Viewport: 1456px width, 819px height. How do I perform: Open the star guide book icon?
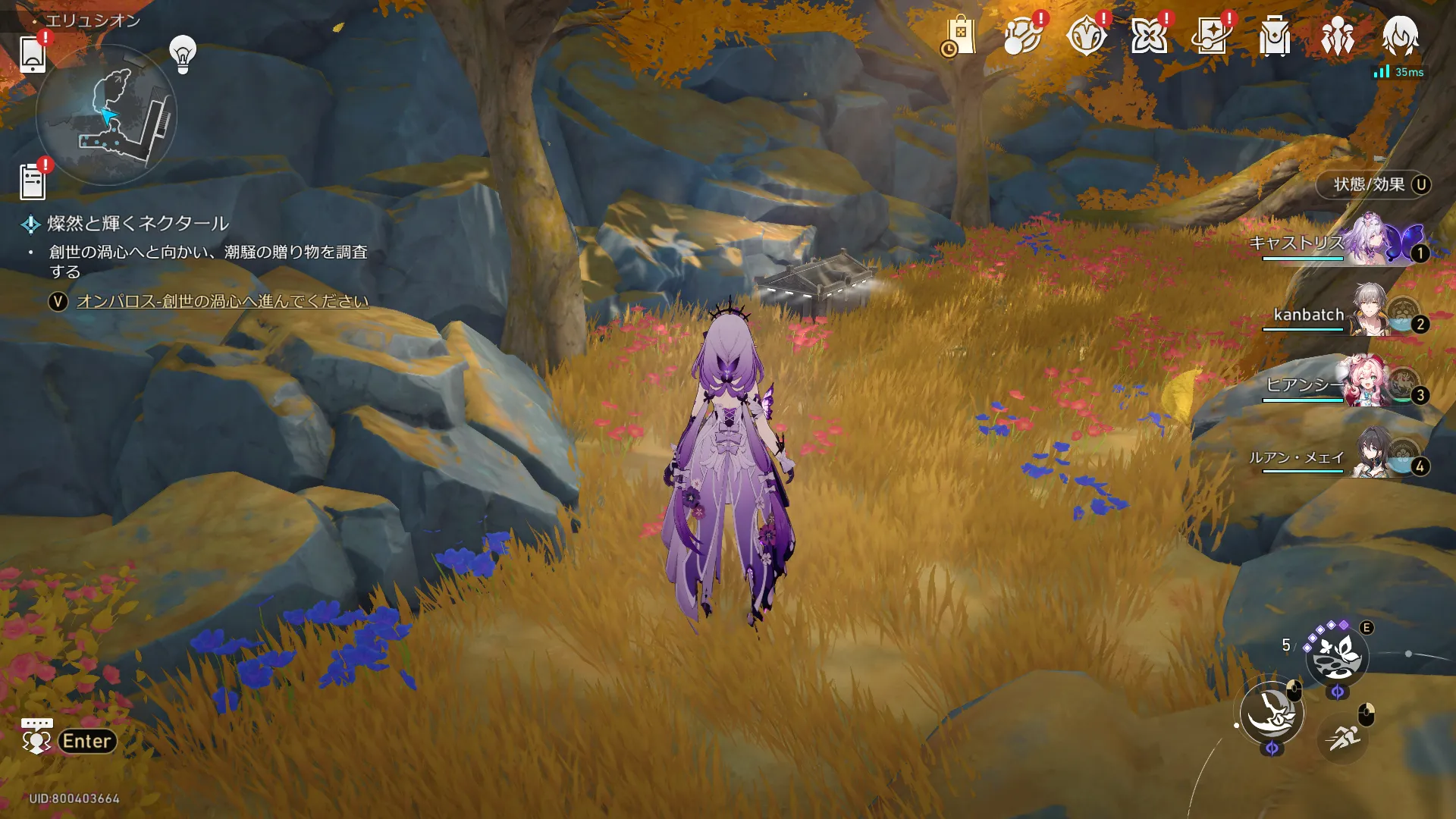[x=1211, y=36]
